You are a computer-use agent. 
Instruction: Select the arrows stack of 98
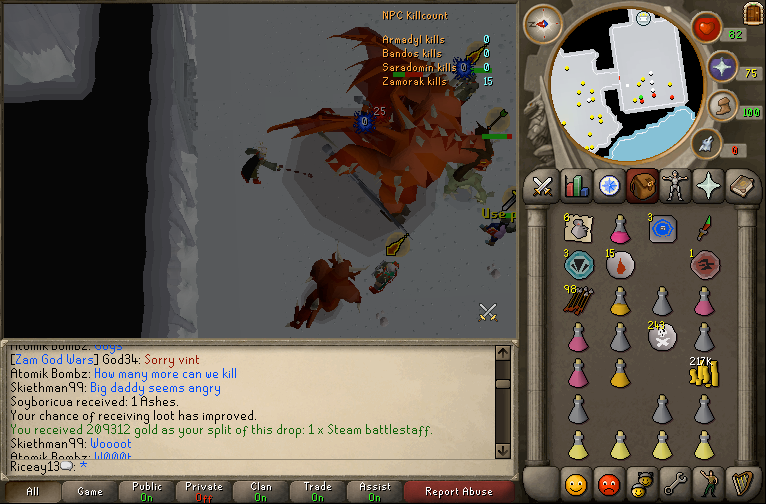click(577, 299)
